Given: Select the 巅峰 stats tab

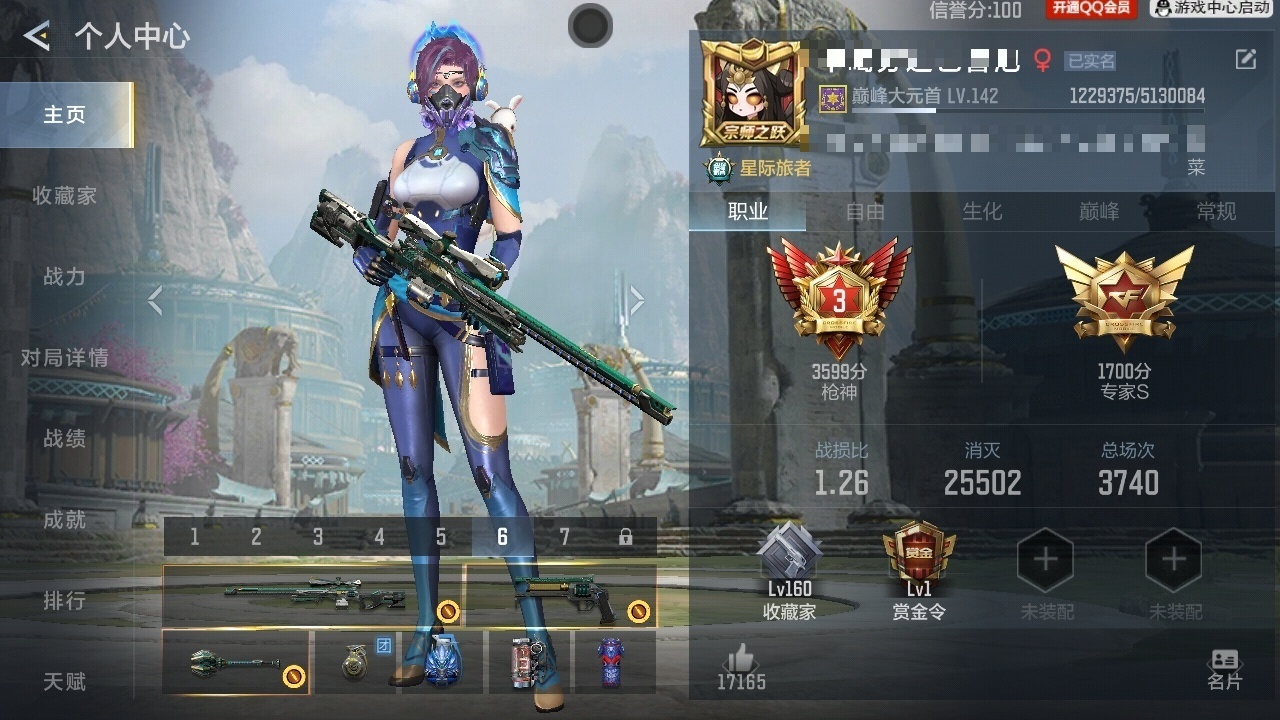Looking at the screenshot, I should point(1099,212).
